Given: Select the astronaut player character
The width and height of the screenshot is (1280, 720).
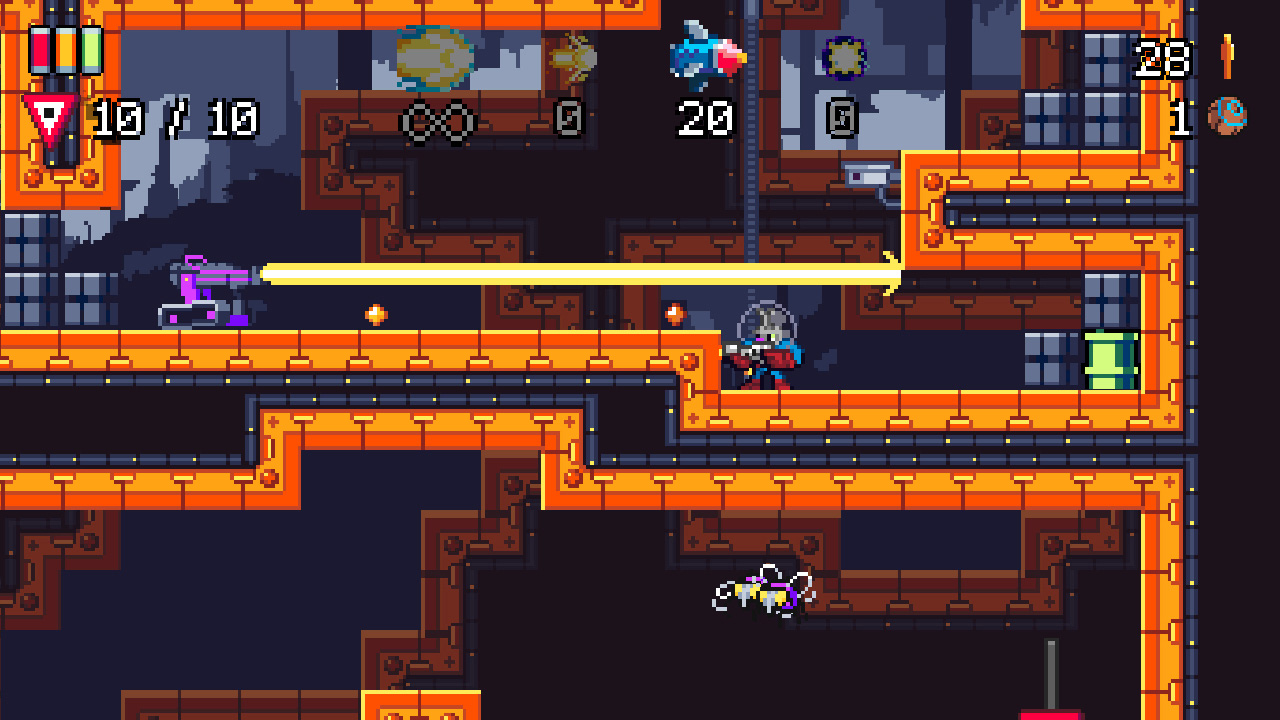Looking at the screenshot, I should (764, 345).
